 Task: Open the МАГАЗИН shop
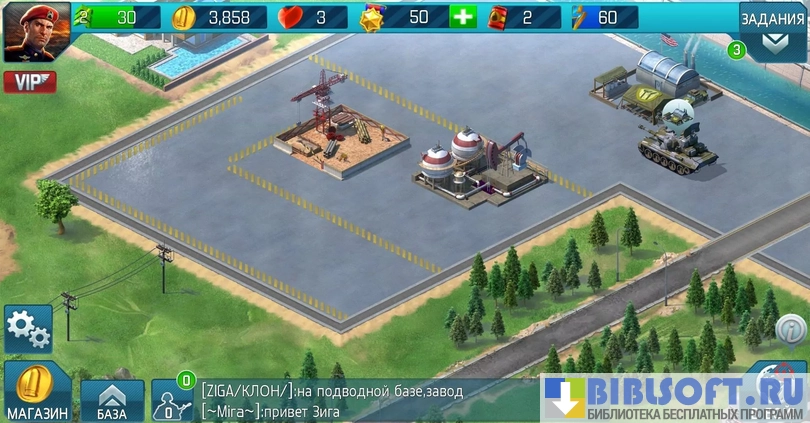[x=37, y=392]
